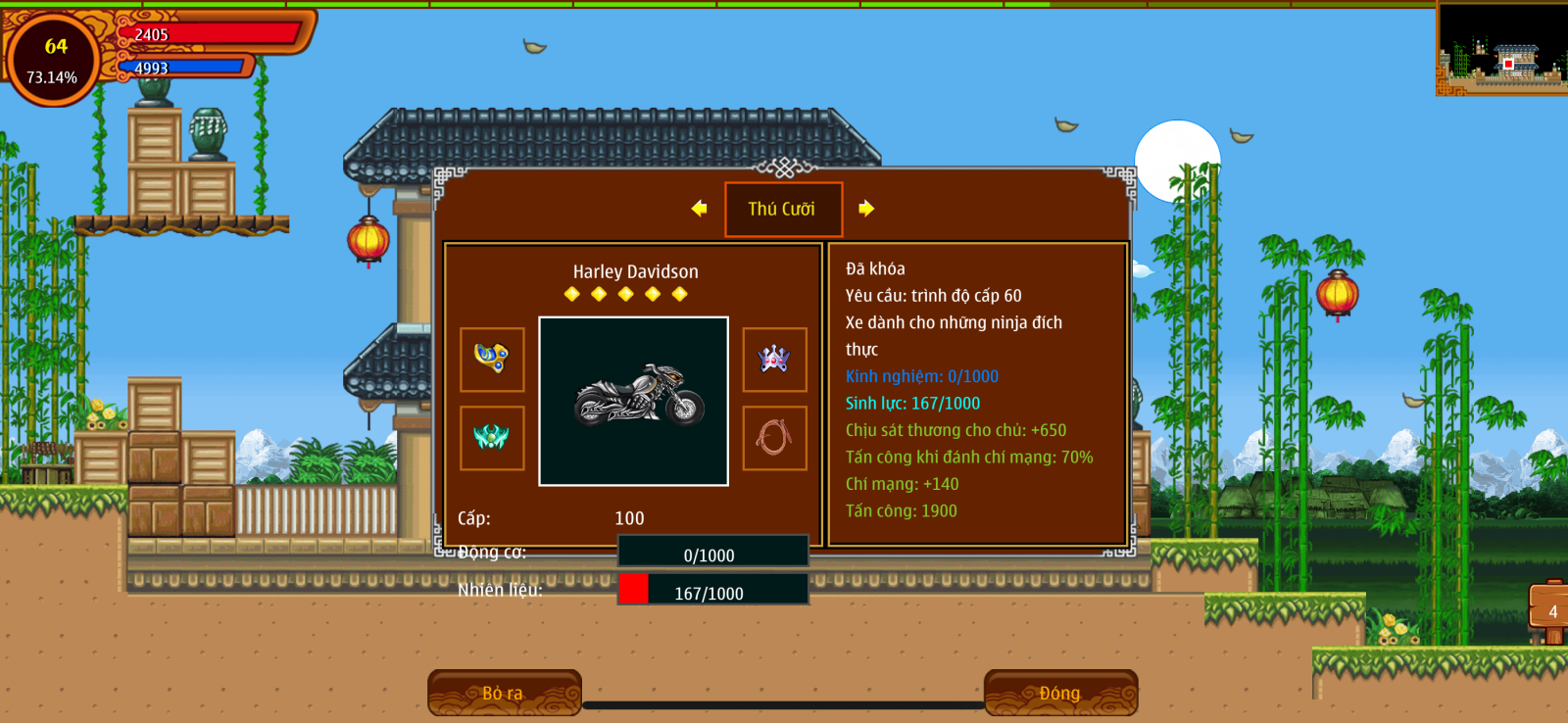Open the minimap
Viewport: 1568px width, 723px height.
1500,49
